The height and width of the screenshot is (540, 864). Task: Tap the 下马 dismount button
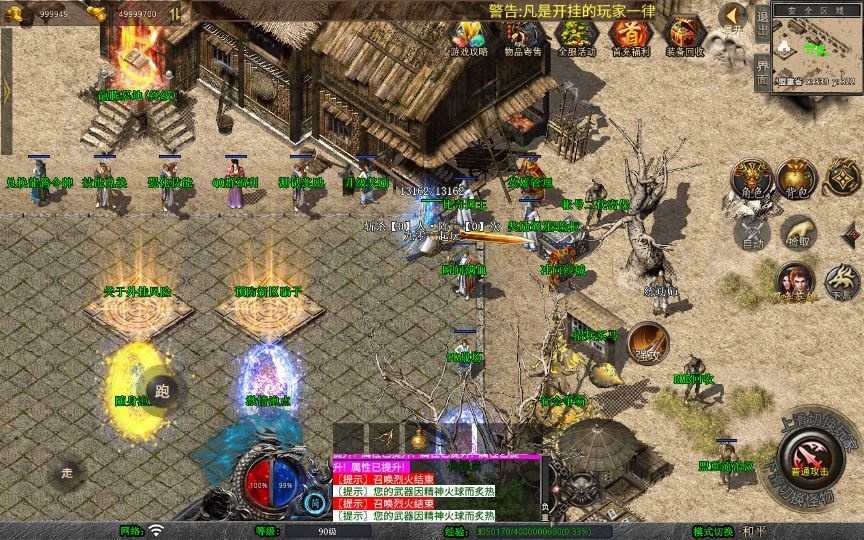click(x=841, y=281)
